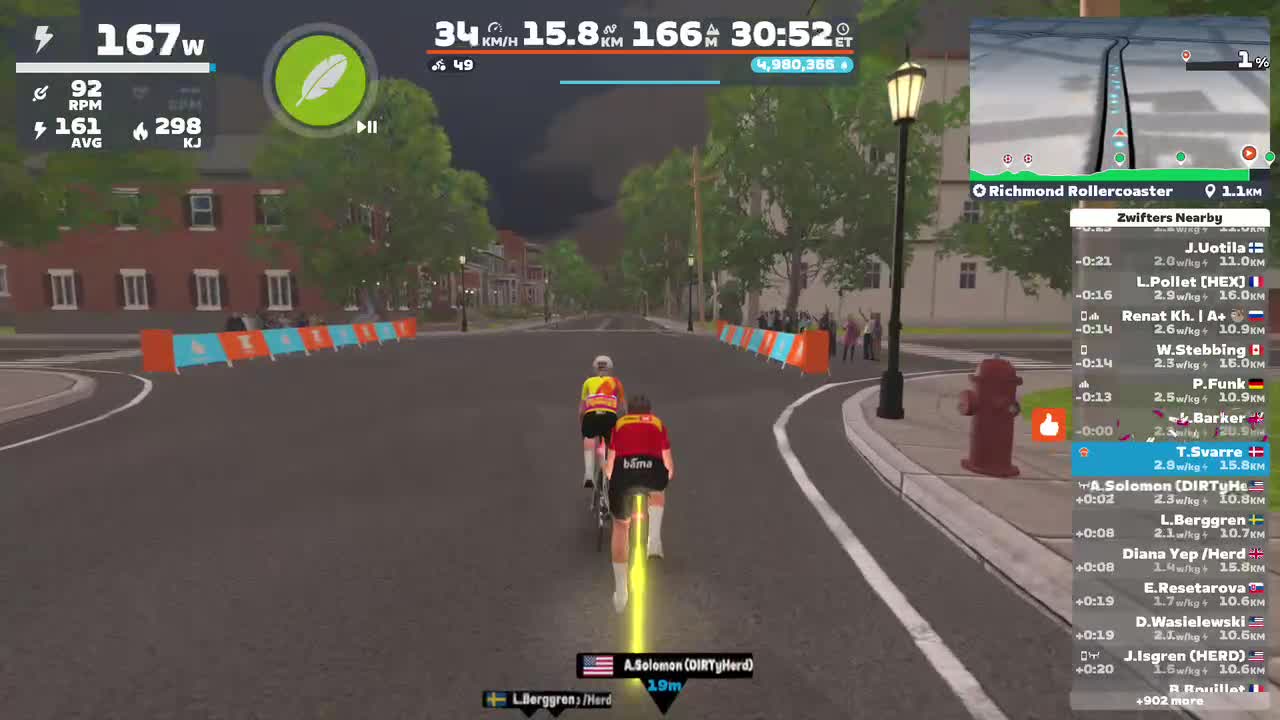Activate the feather powerup
This screenshot has height=720, width=1280.
pos(320,80)
